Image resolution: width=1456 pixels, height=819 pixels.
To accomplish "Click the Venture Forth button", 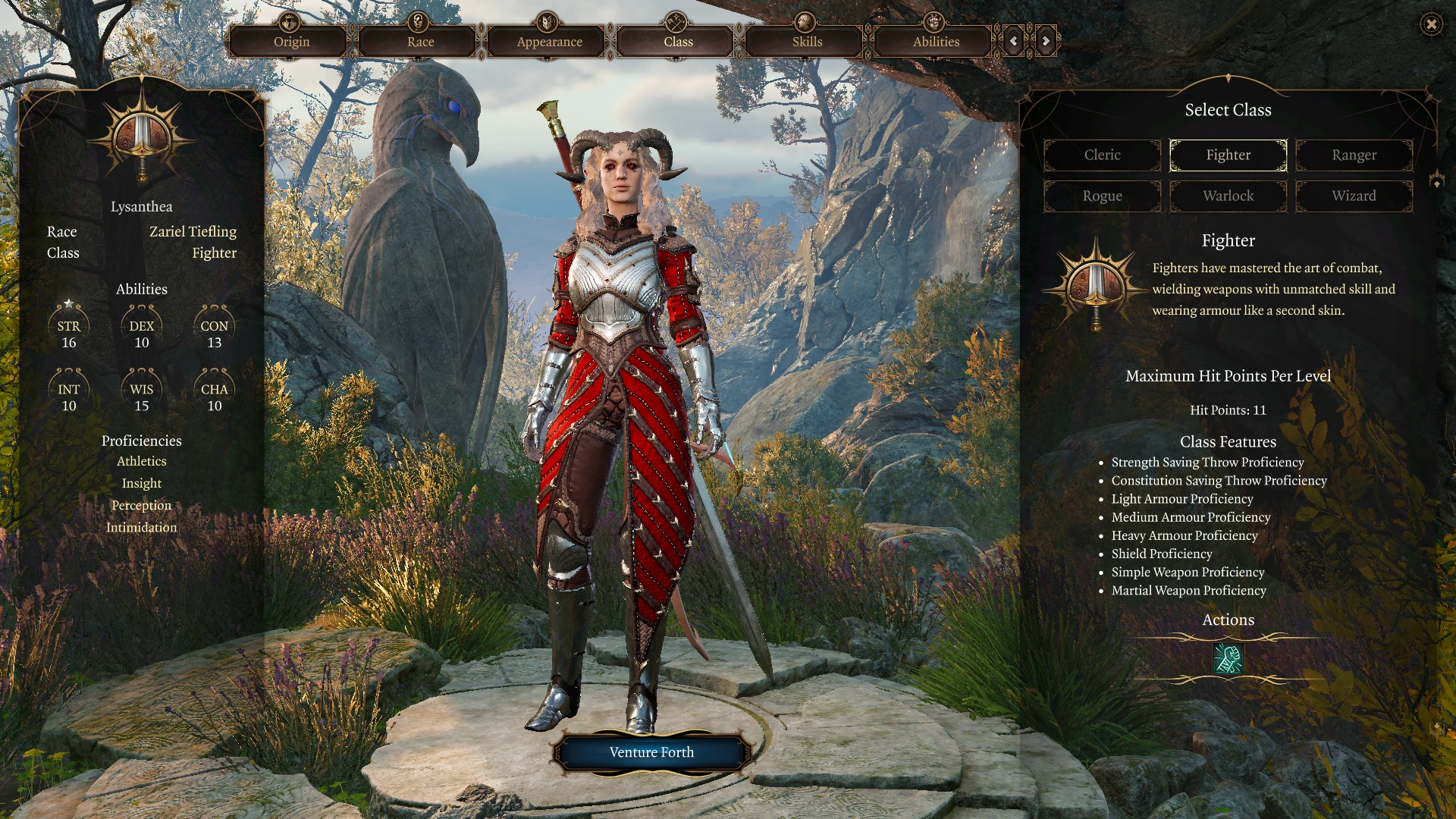I will tap(651, 752).
